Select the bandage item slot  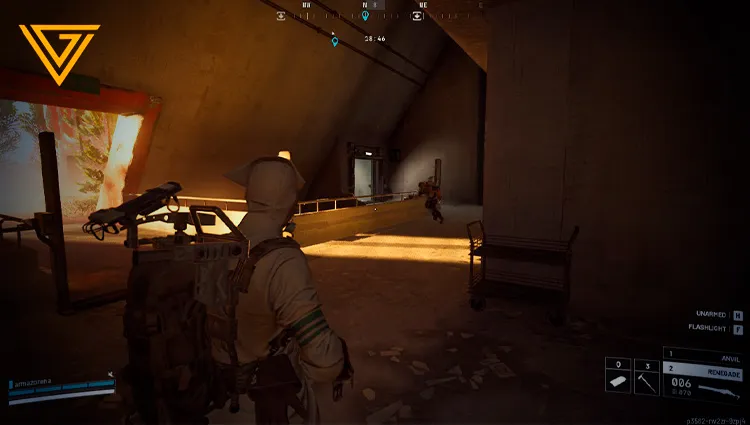click(618, 381)
